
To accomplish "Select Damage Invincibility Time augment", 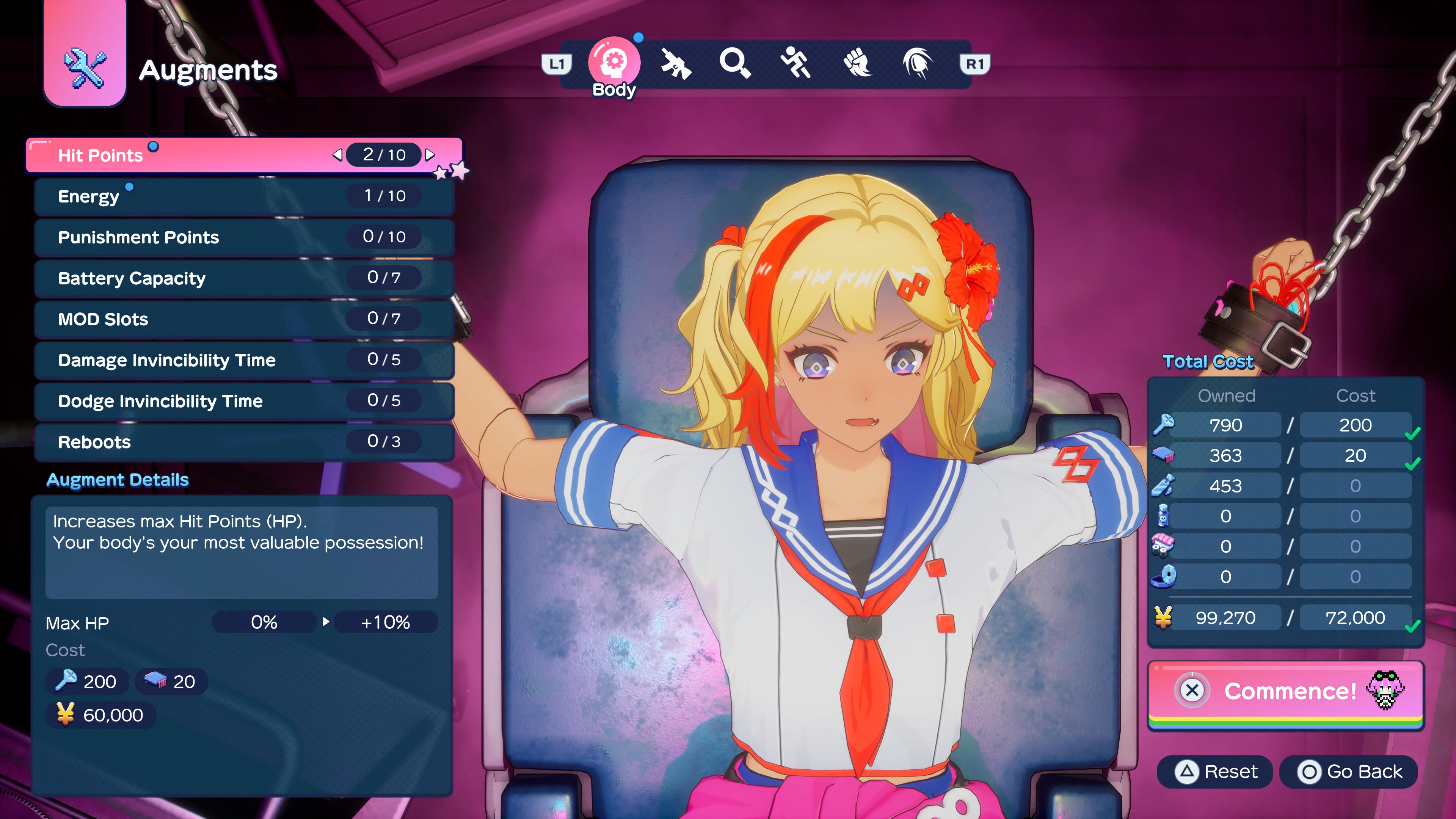I will point(243,360).
